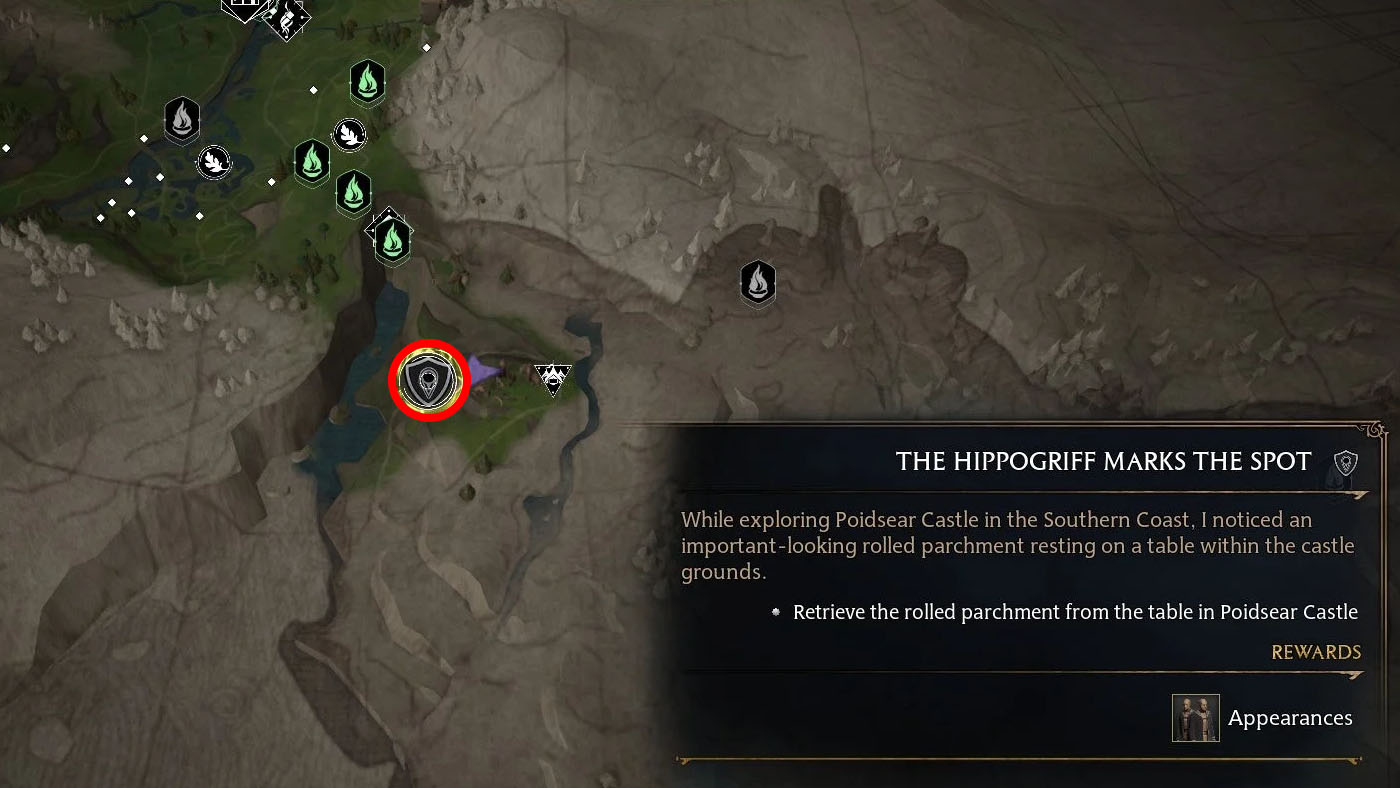Select the topmost green Floo Flame near the mountains
The width and height of the screenshot is (1400, 788).
click(x=368, y=83)
